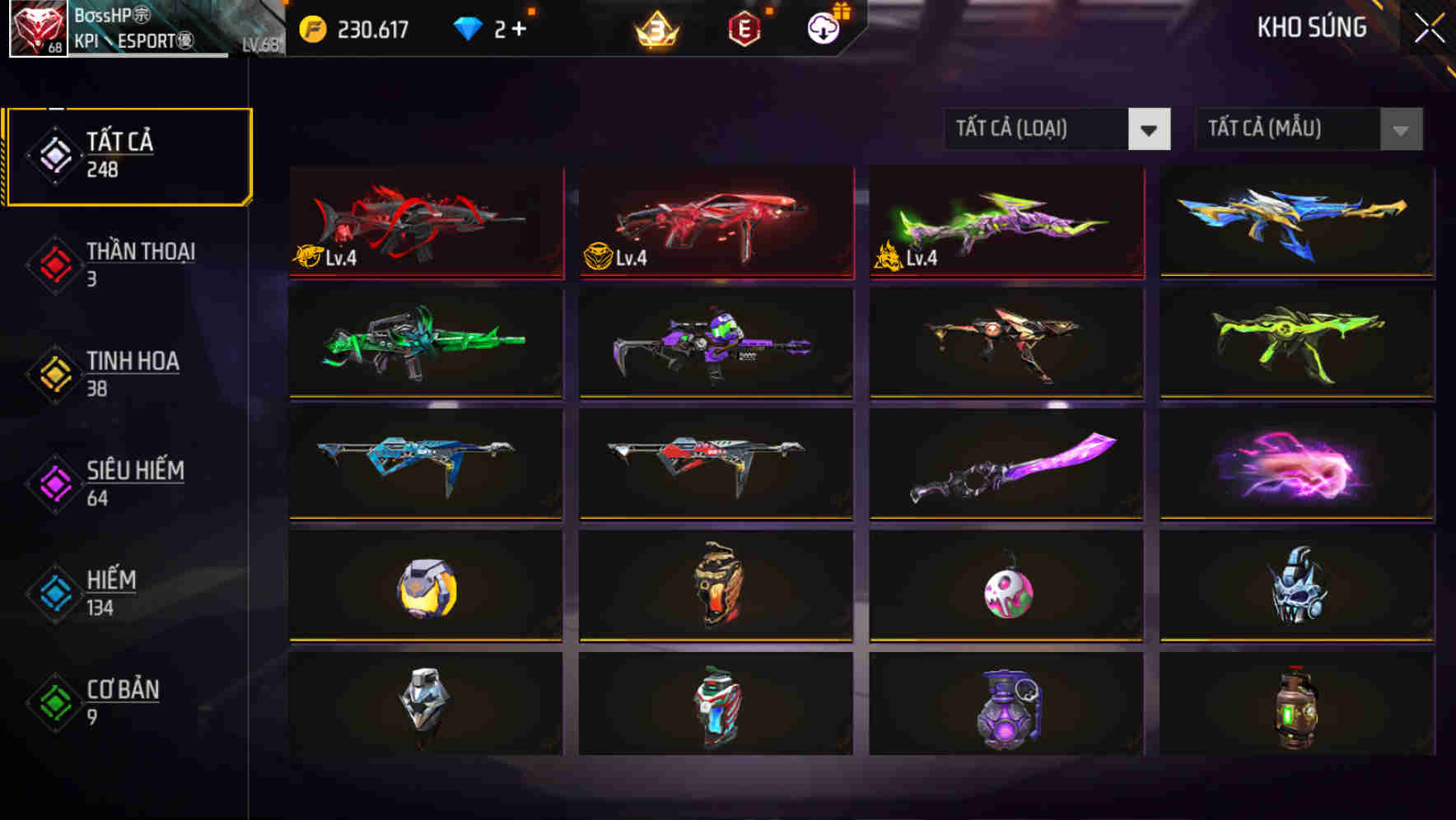Open the weapon type dropdown arrow
Viewport: 1456px width, 820px height.
(x=1151, y=129)
